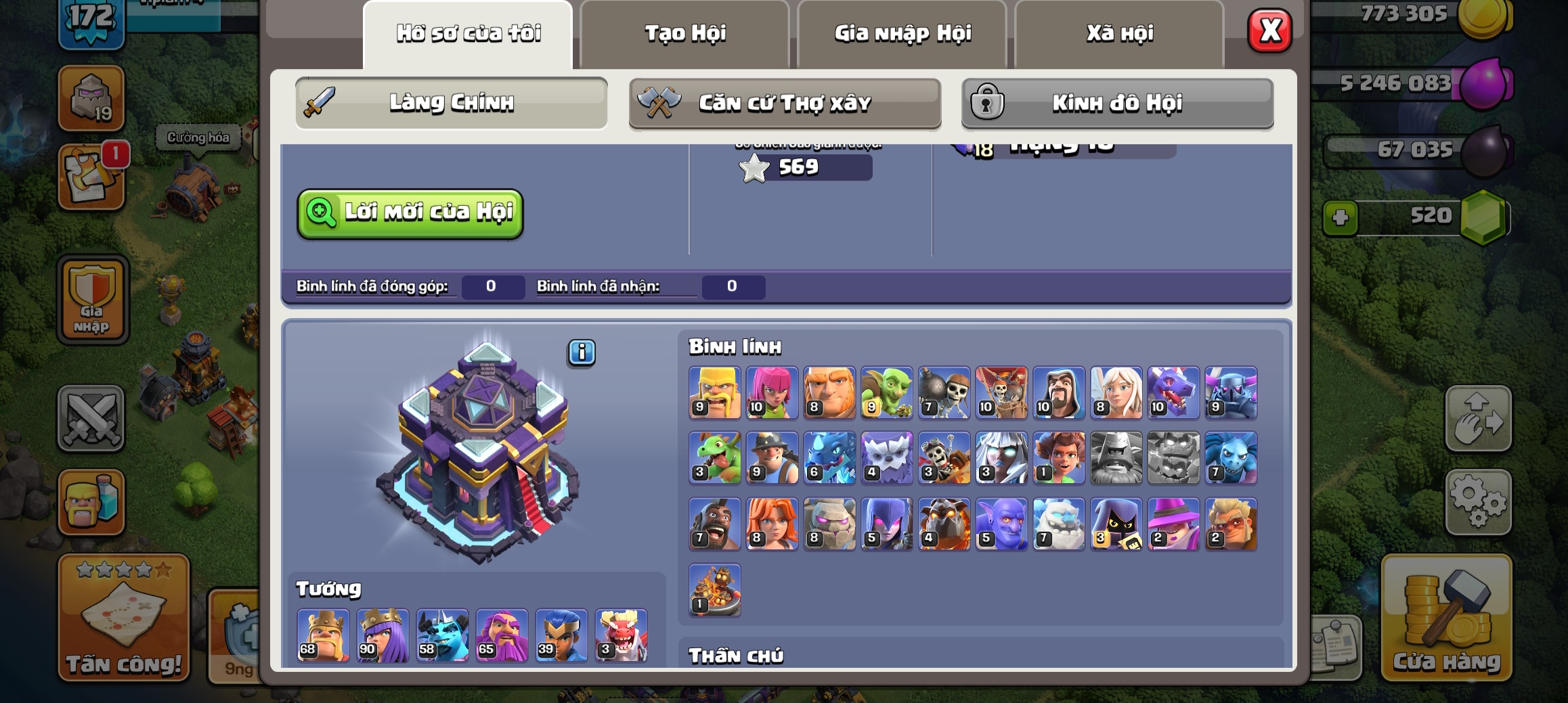The height and width of the screenshot is (703, 1568).
Task: Add gems with the green plus button
Action: coord(1340,218)
